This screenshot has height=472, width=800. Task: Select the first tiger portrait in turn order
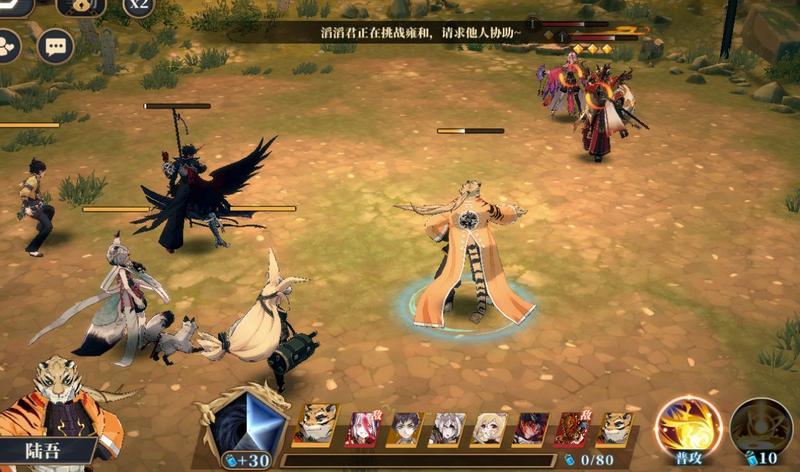316,427
